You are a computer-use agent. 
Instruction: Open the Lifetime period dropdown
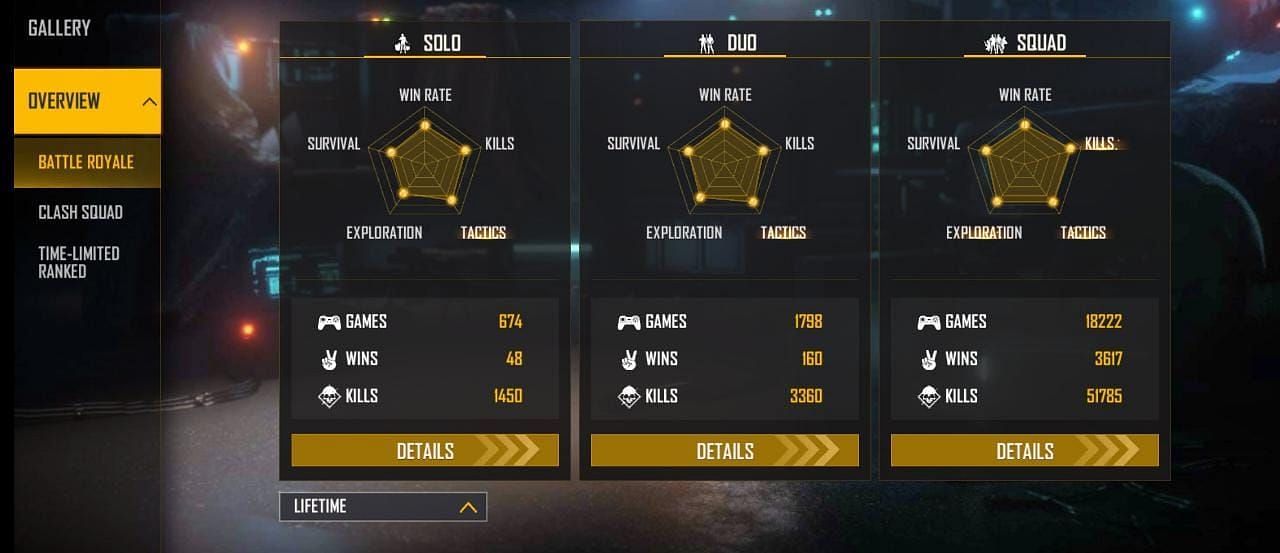click(x=383, y=507)
